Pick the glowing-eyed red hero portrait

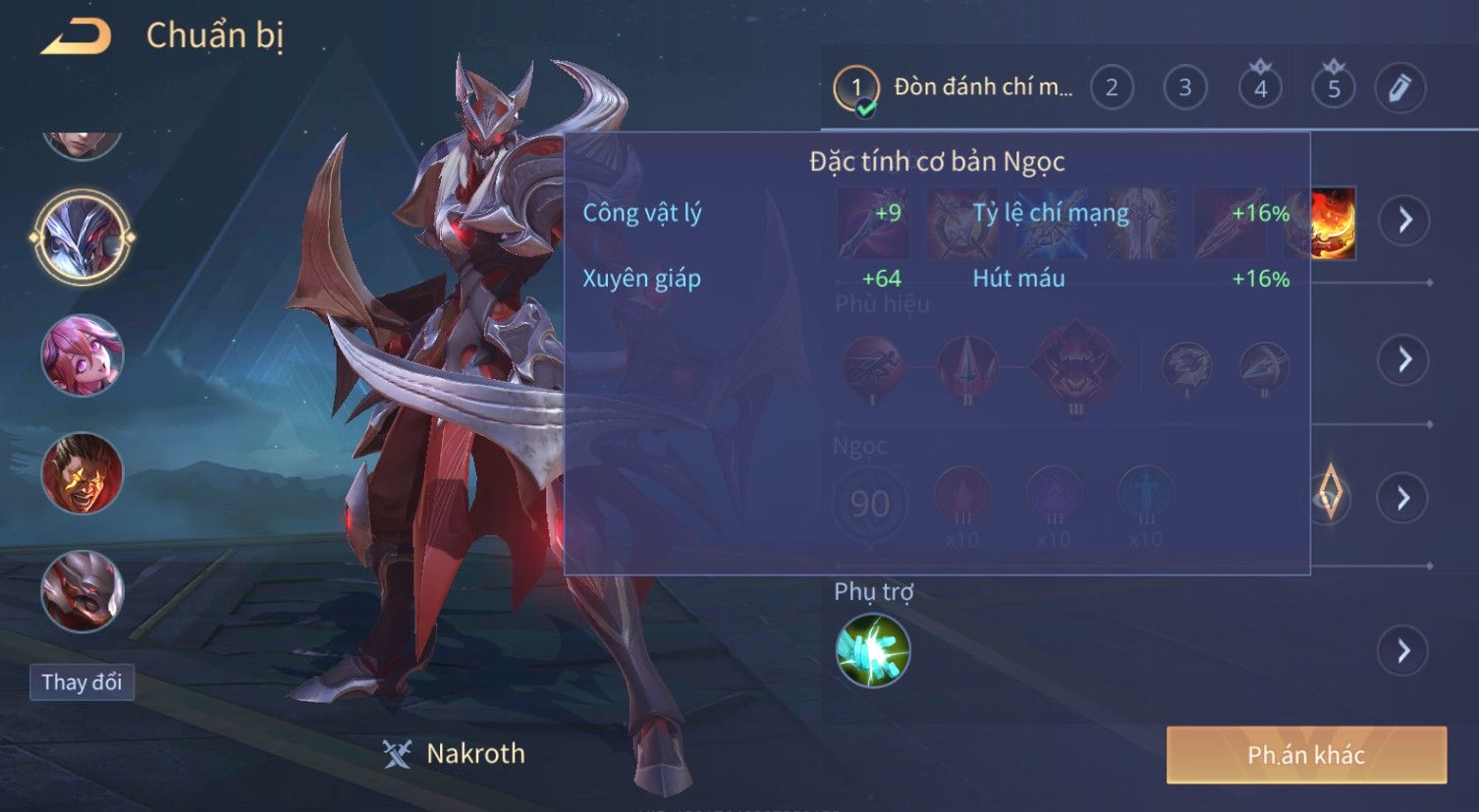pyautogui.click(x=82, y=473)
